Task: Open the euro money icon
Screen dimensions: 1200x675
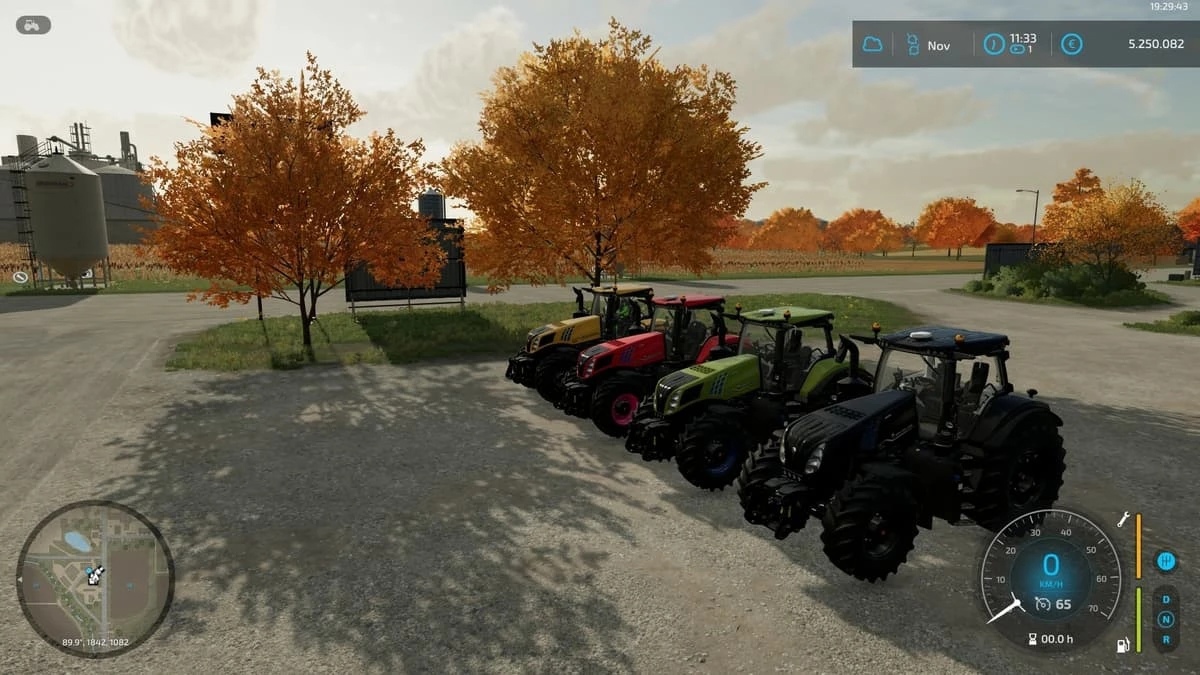Action: [x=1071, y=44]
